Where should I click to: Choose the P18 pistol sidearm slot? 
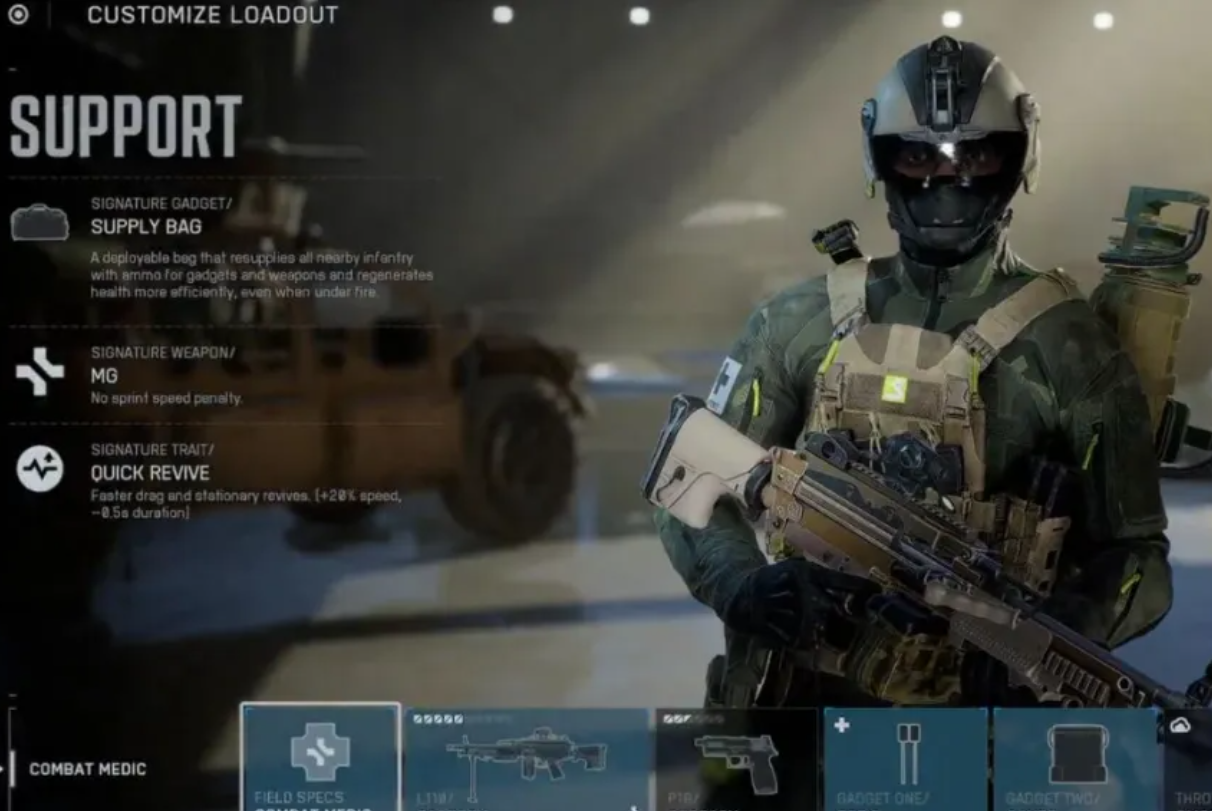coord(736,759)
